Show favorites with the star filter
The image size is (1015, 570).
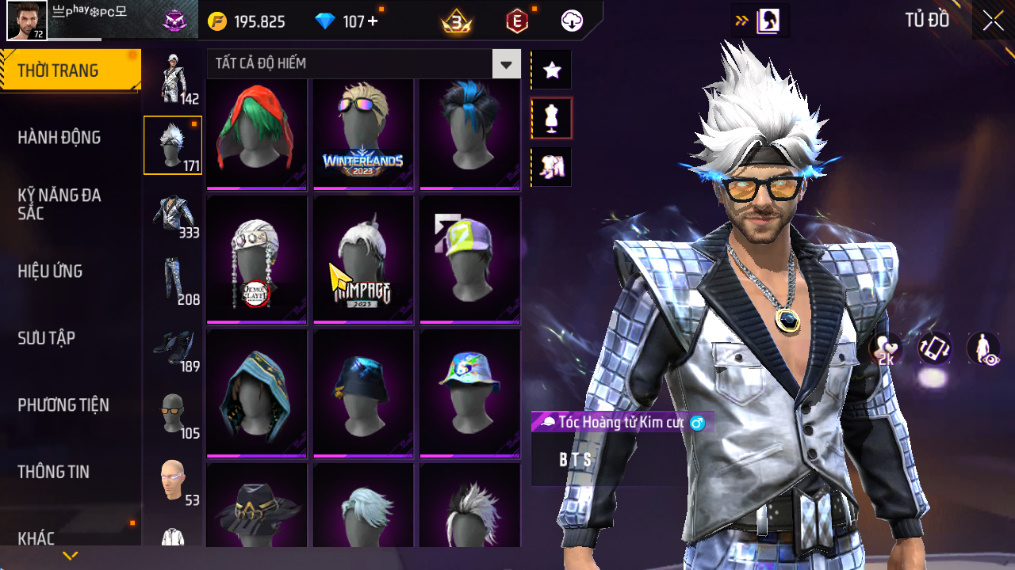551,70
